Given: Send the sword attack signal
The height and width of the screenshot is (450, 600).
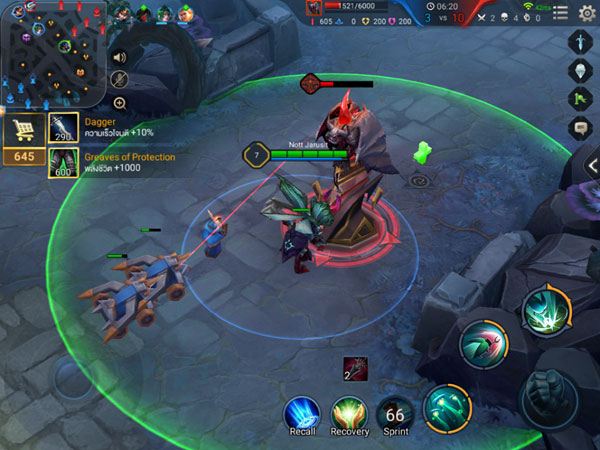Looking at the screenshot, I should pos(582,41).
